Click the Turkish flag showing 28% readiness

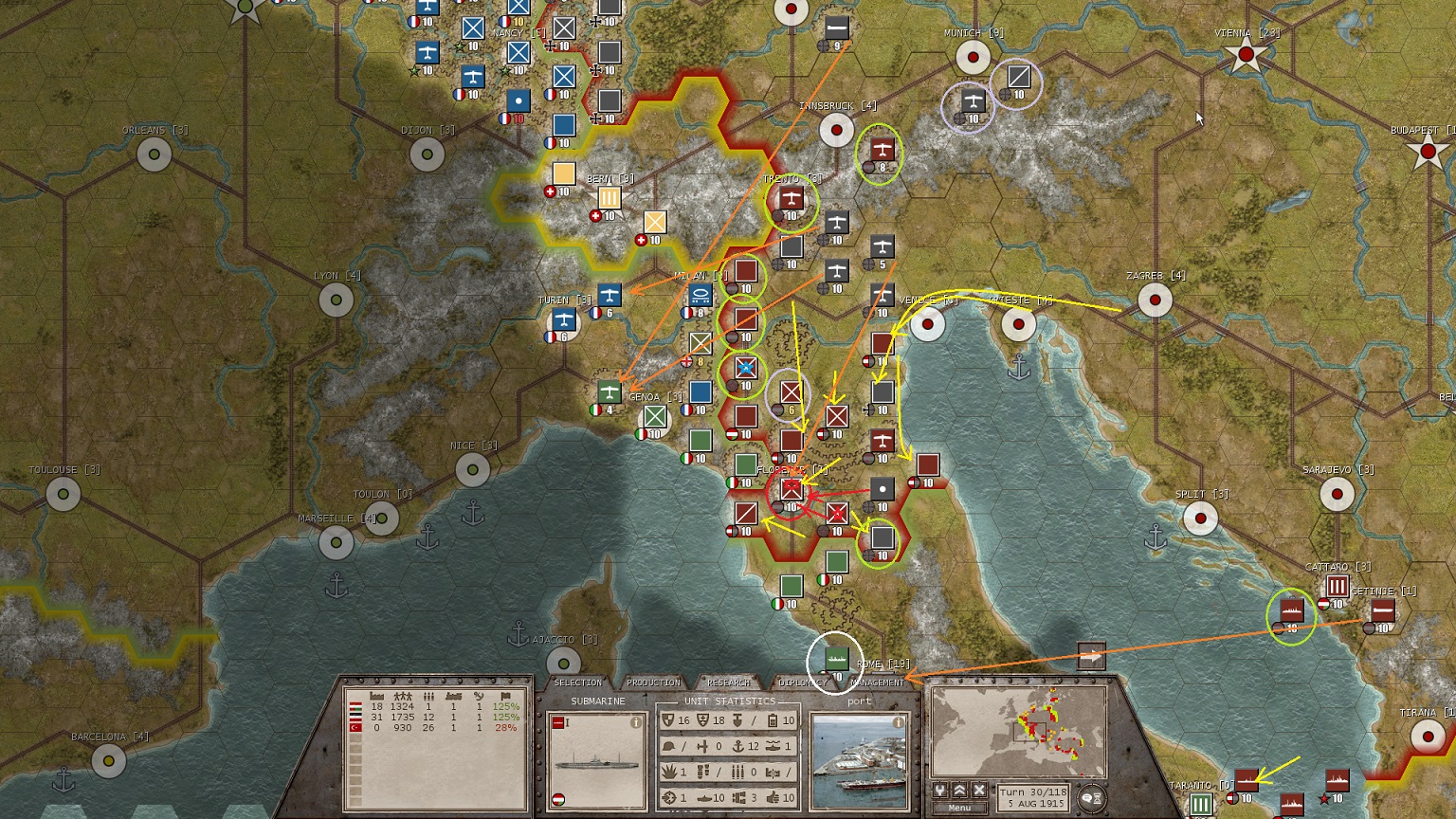(x=356, y=728)
